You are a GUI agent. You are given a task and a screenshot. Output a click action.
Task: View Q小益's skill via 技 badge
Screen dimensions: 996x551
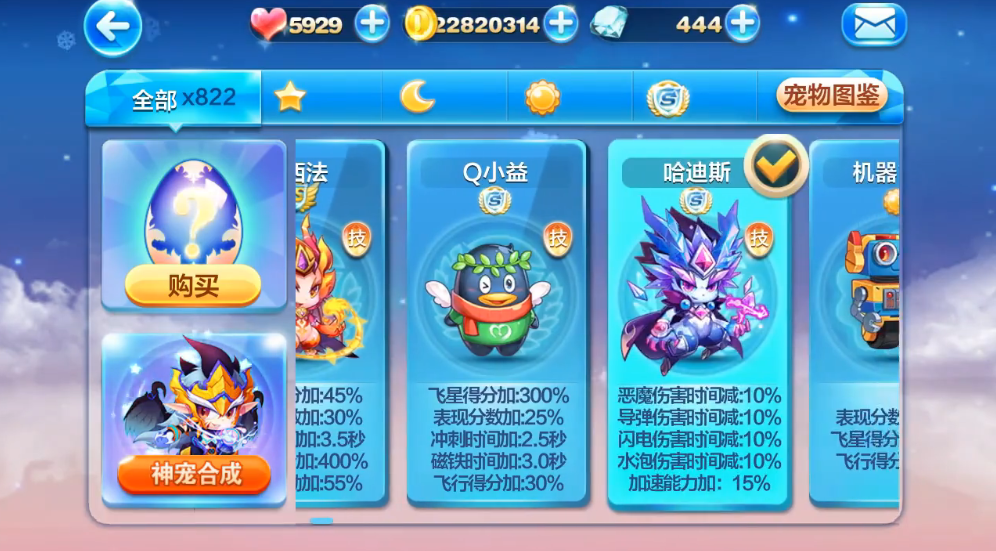pos(558,238)
